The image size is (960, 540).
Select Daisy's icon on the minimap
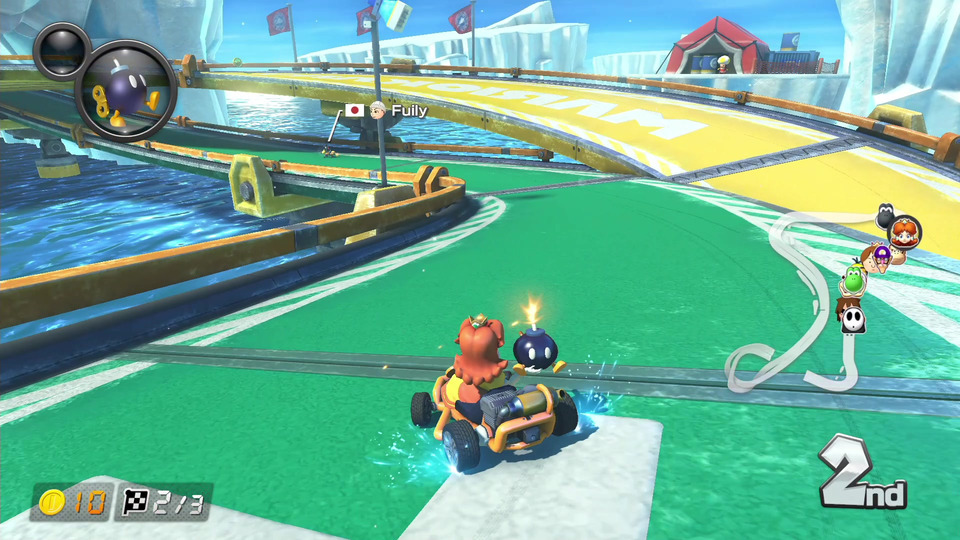(906, 231)
